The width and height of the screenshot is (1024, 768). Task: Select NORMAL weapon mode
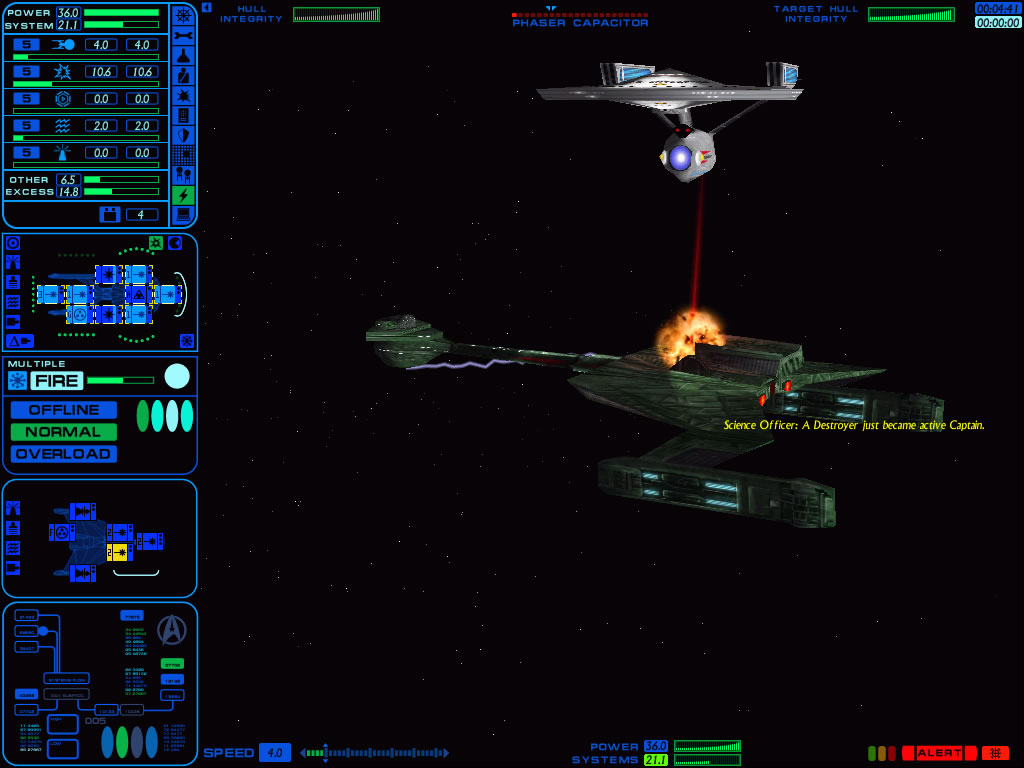coord(64,432)
